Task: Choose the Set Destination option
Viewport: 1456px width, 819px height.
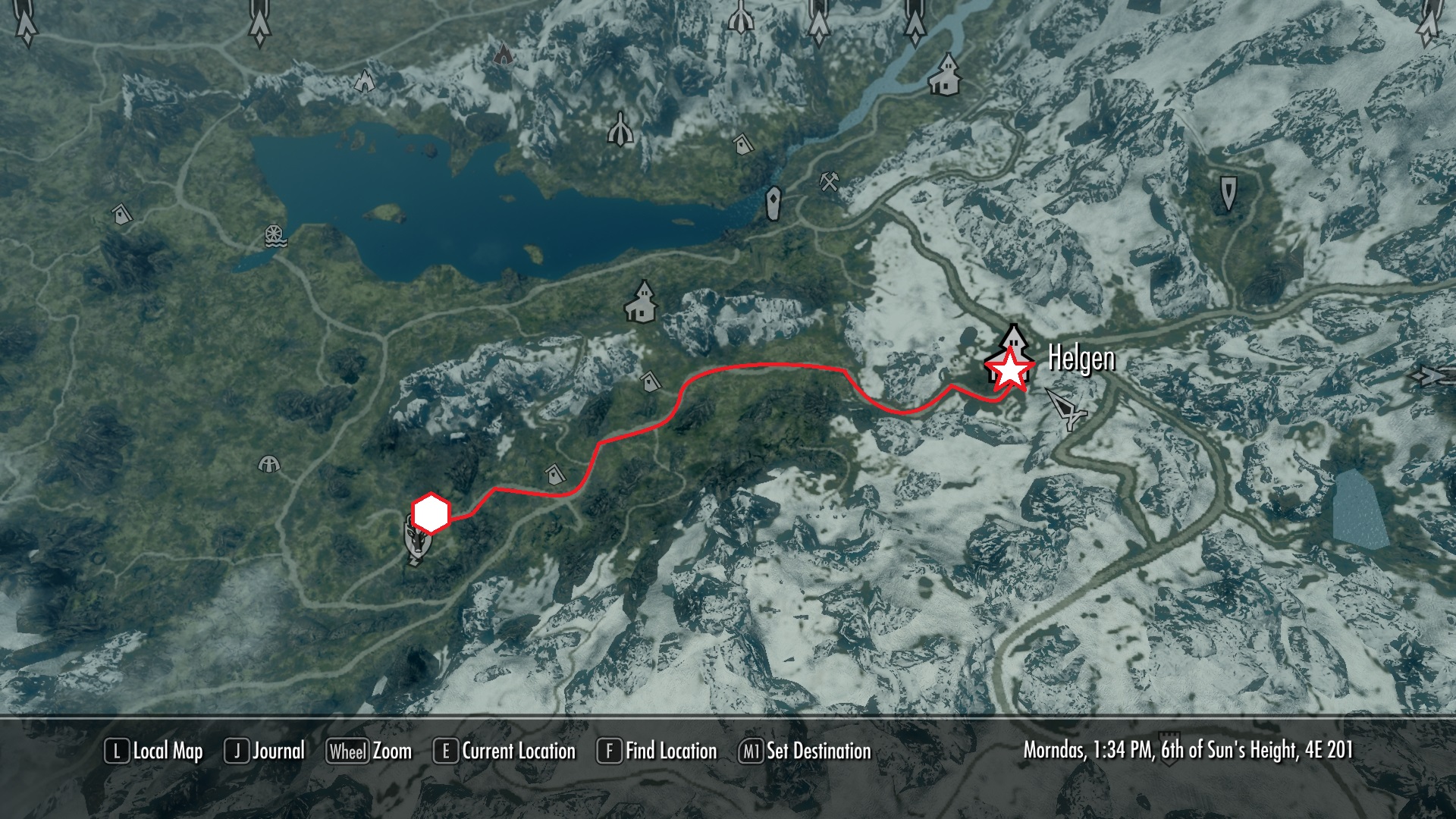Action: [805, 752]
